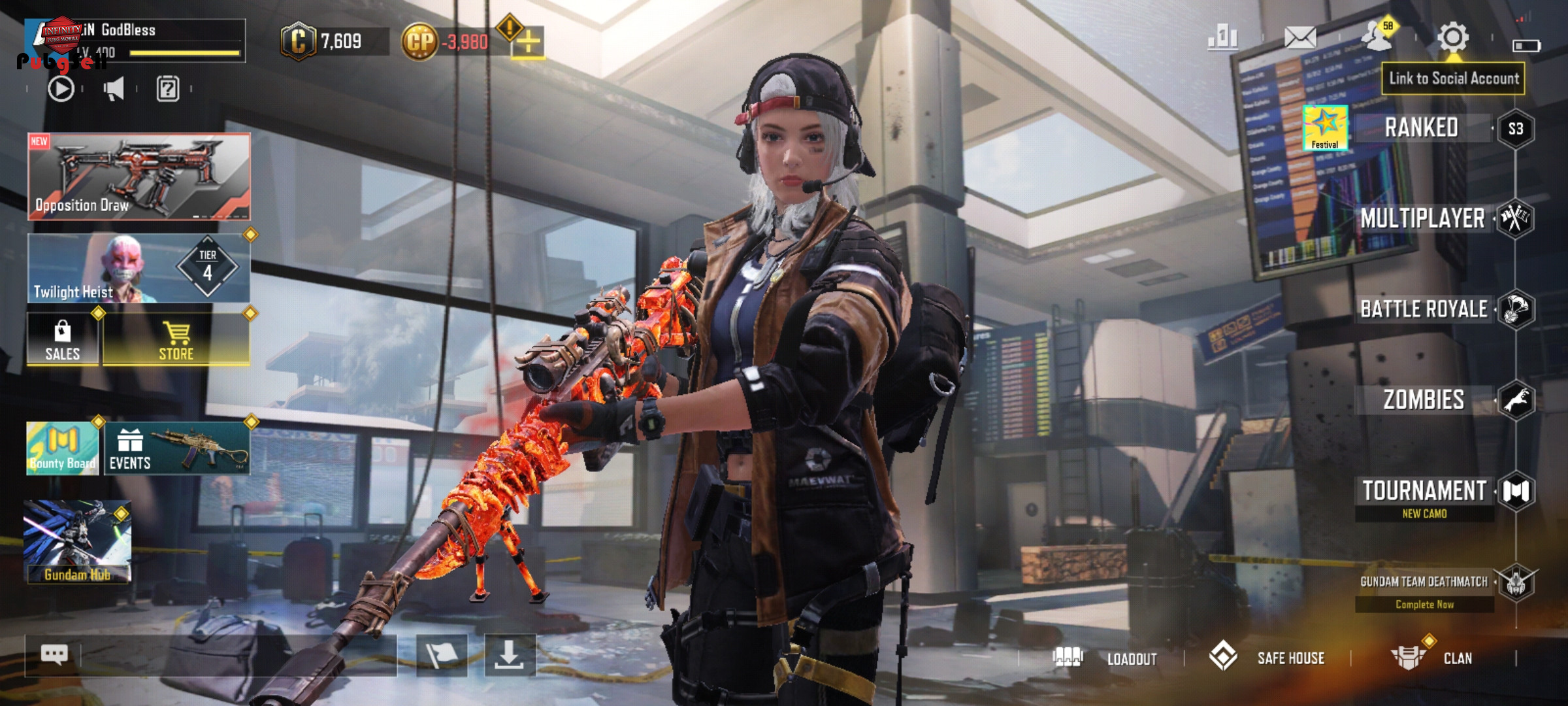Screen dimensions: 1568x706
Task: Add CP with the plus button
Action: 528,43
